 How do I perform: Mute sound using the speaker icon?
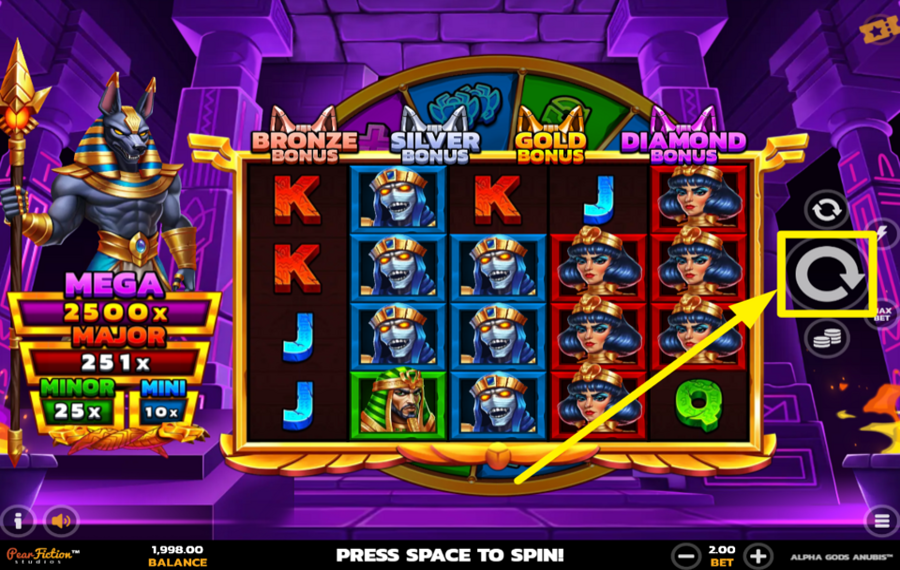pos(63,520)
